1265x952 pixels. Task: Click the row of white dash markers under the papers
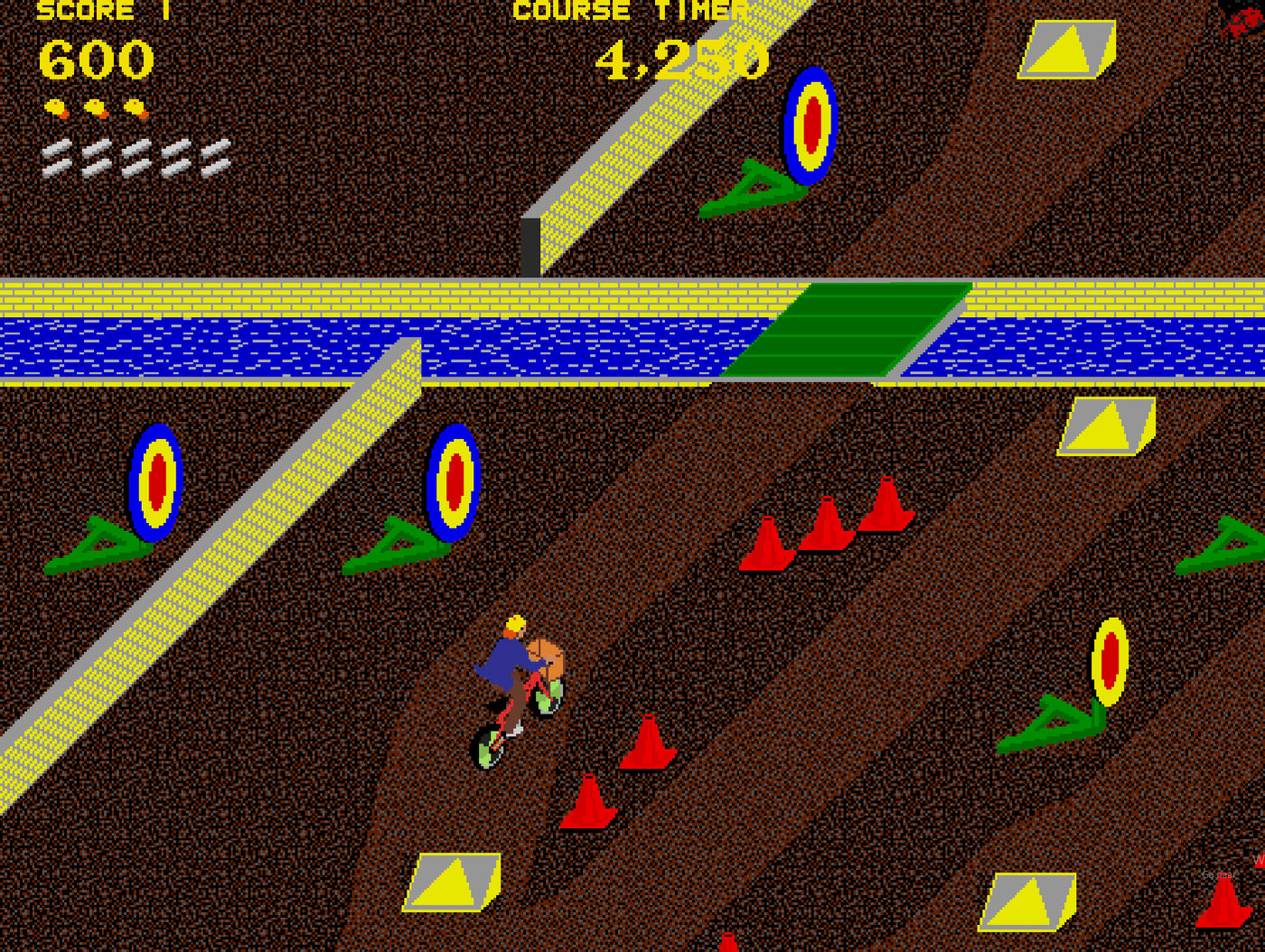click(x=136, y=155)
